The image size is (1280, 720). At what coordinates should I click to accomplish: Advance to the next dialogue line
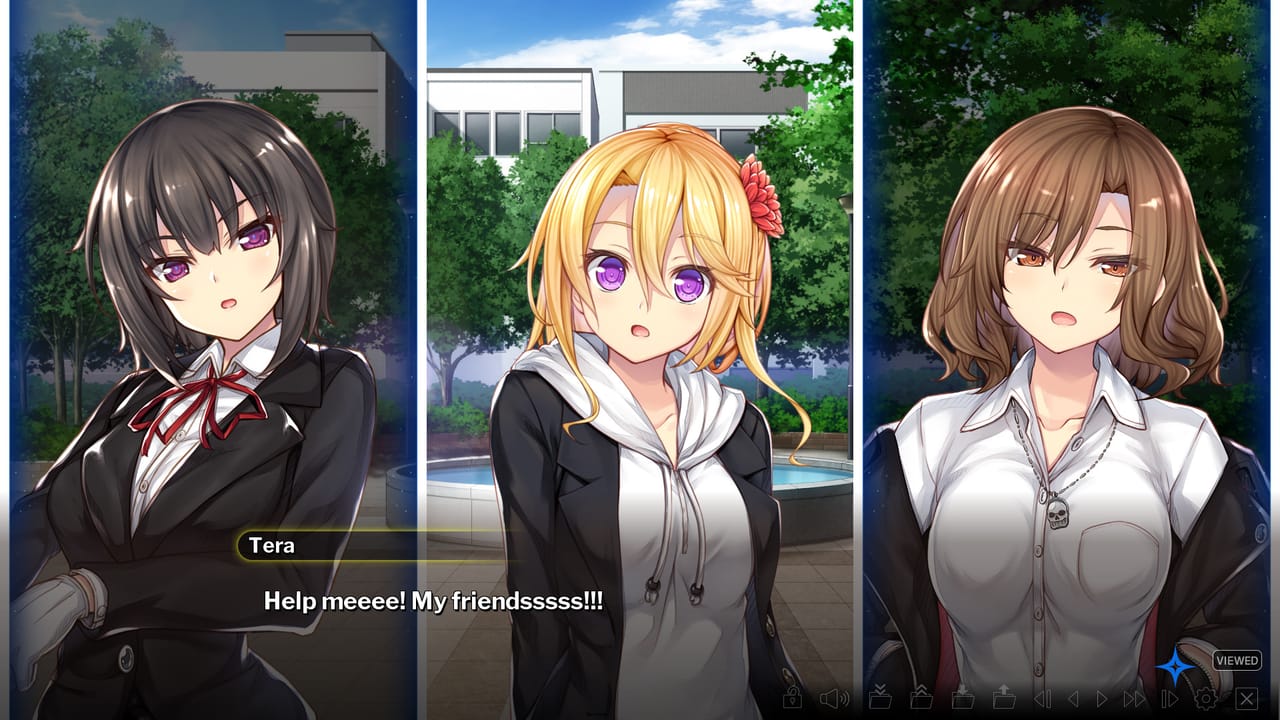(x=1103, y=698)
